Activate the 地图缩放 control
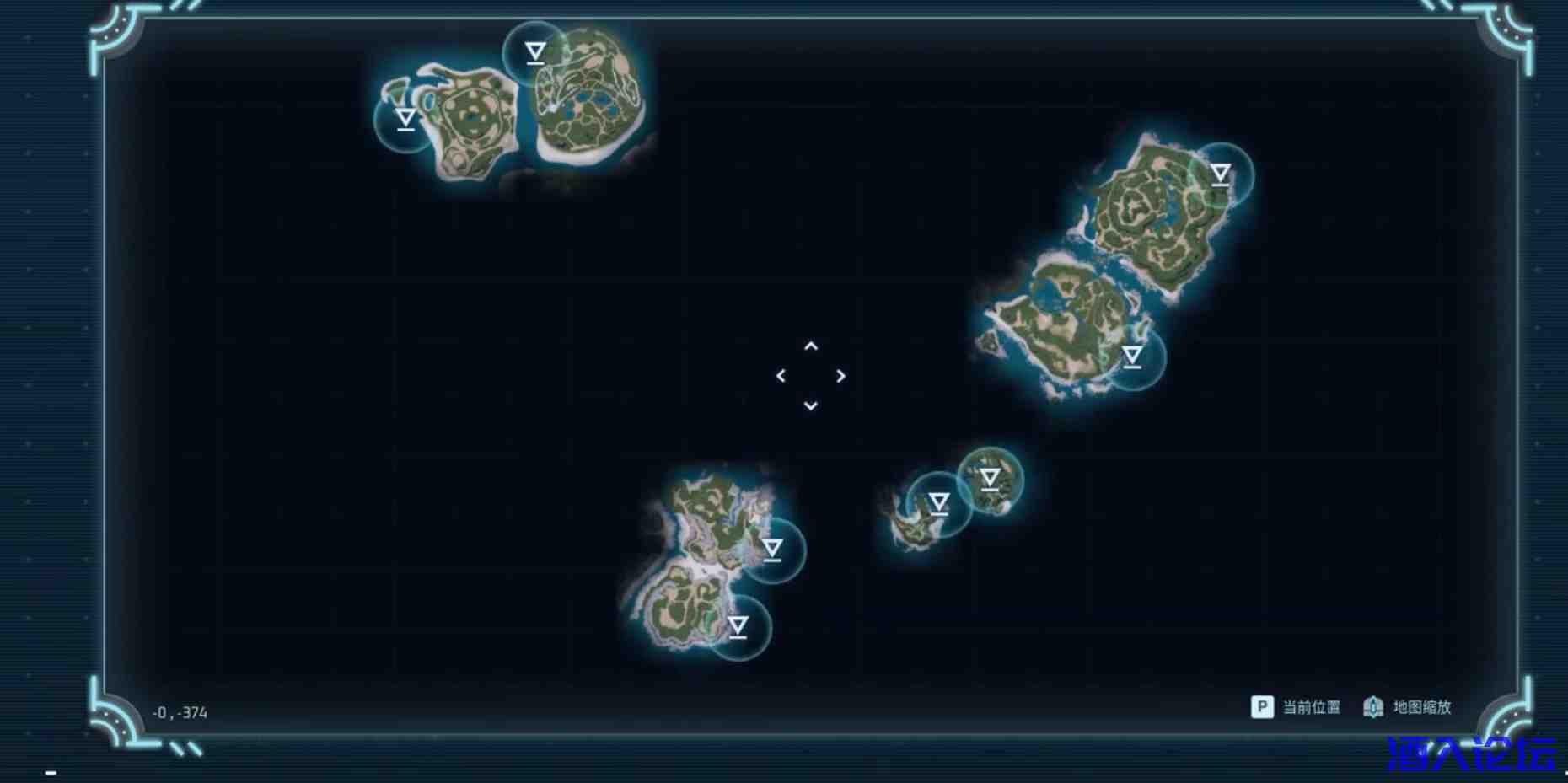Image resolution: width=1568 pixels, height=783 pixels. click(x=1420, y=708)
